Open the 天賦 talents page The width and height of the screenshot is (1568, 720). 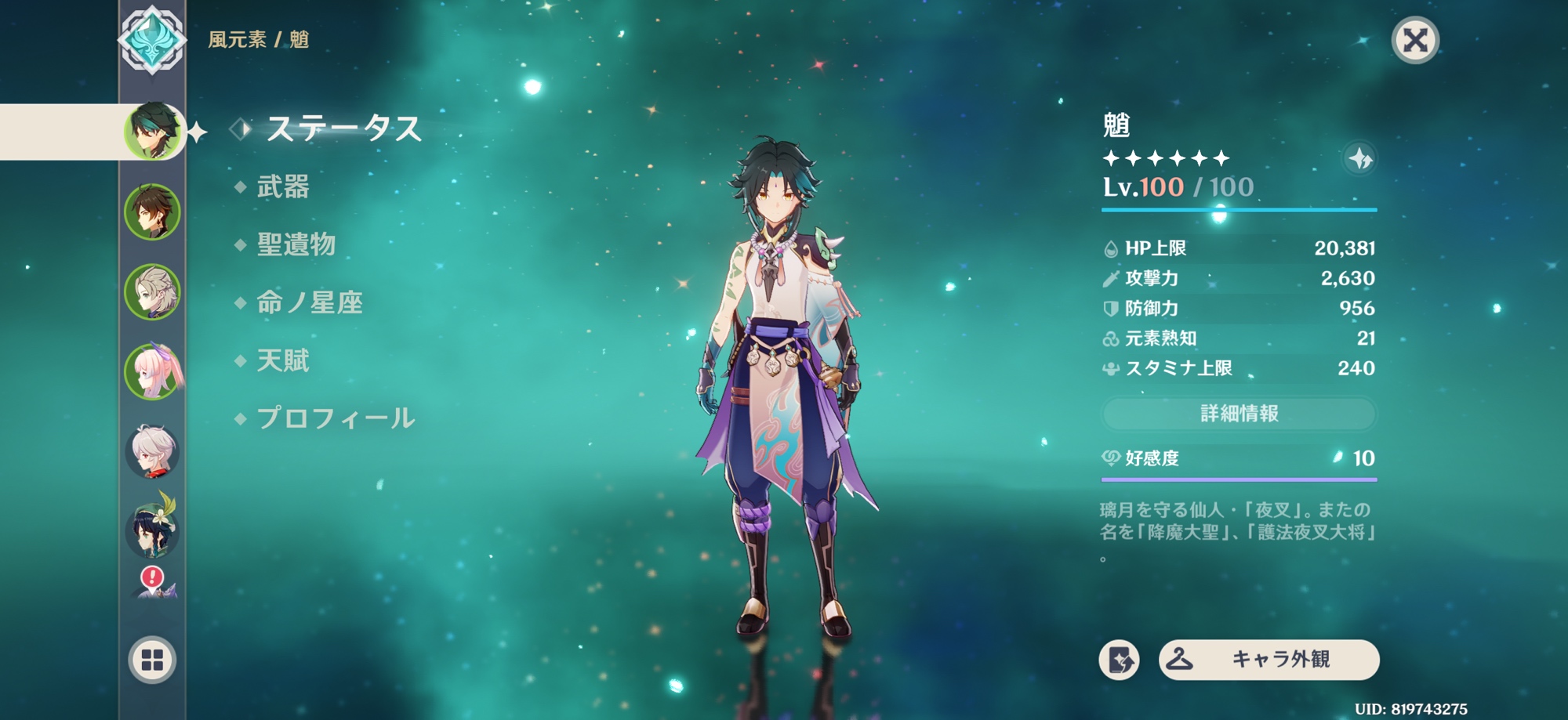[x=282, y=361]
